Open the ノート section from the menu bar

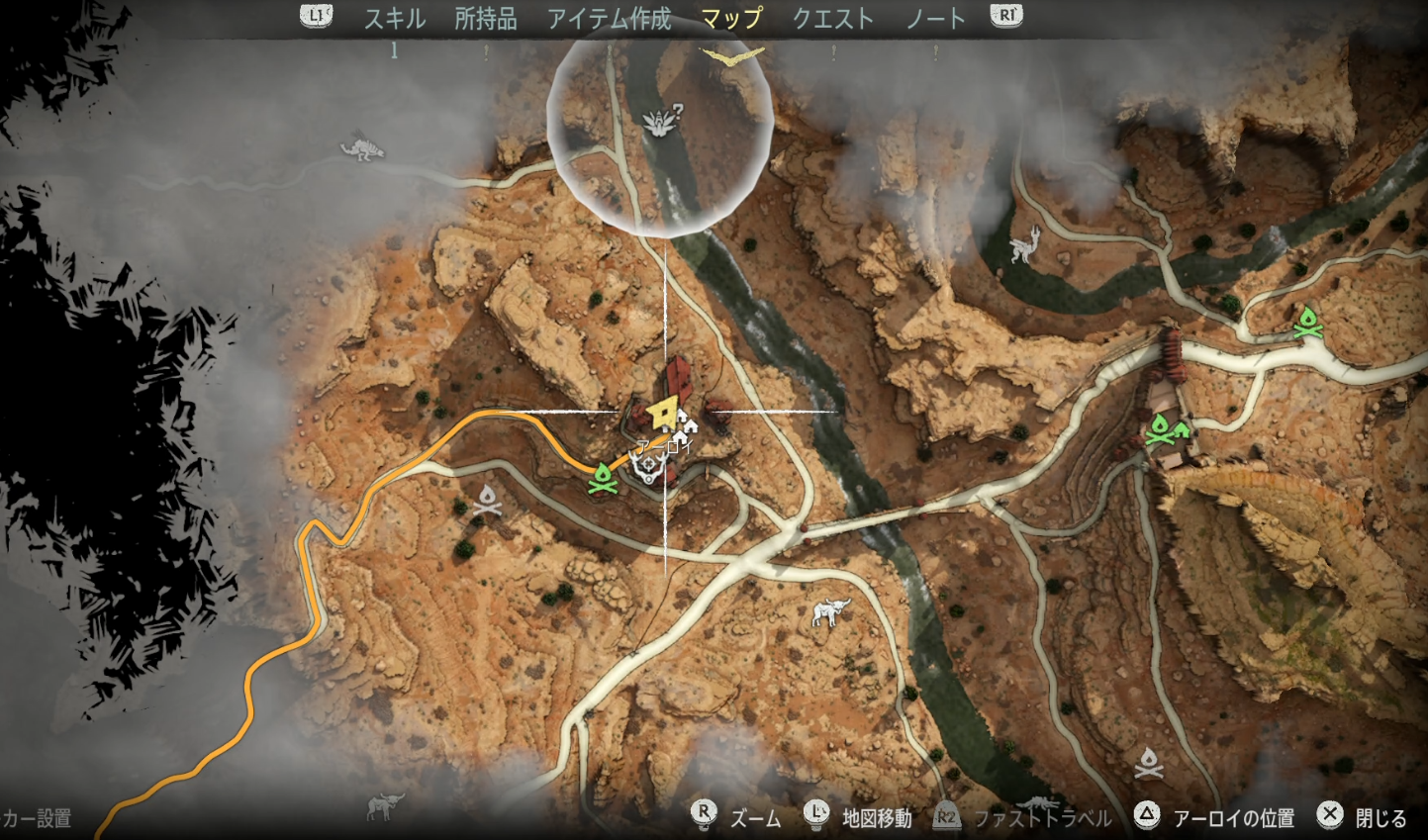(x=934, y=17)
